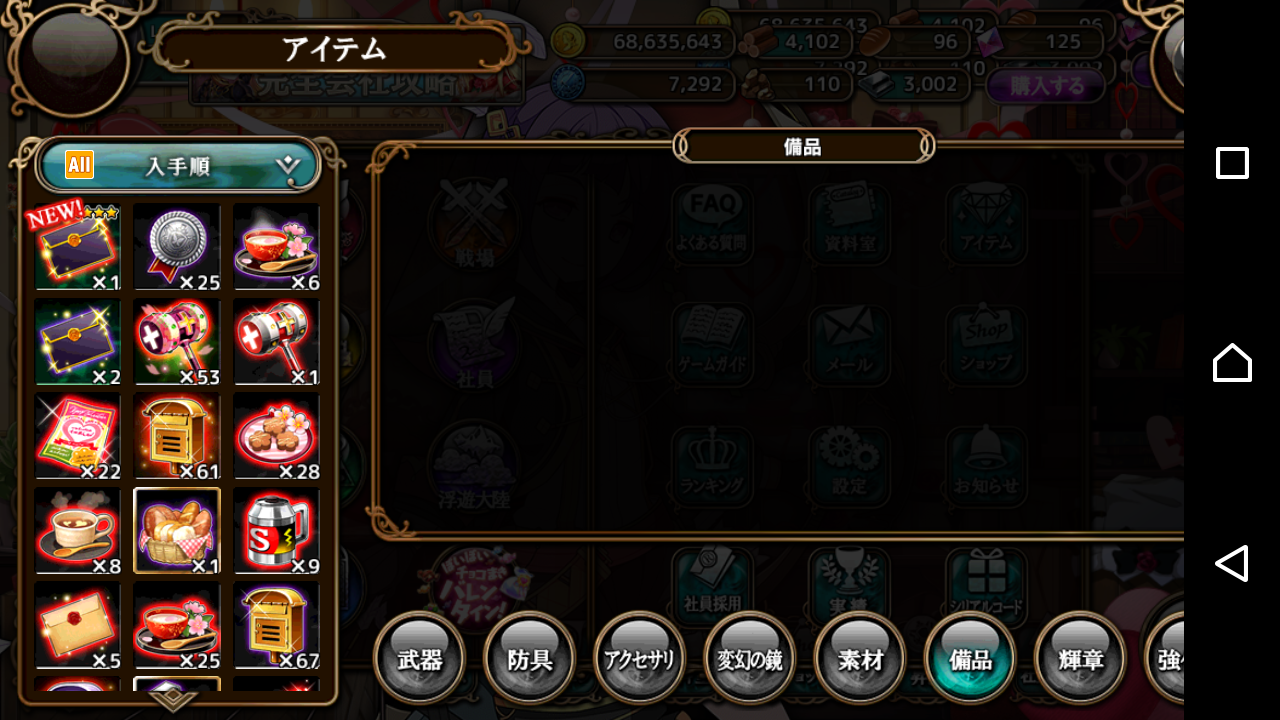Tap the Android home navigation button
The width and height of the screenshot is (1280, 720).
point(1232,363)
